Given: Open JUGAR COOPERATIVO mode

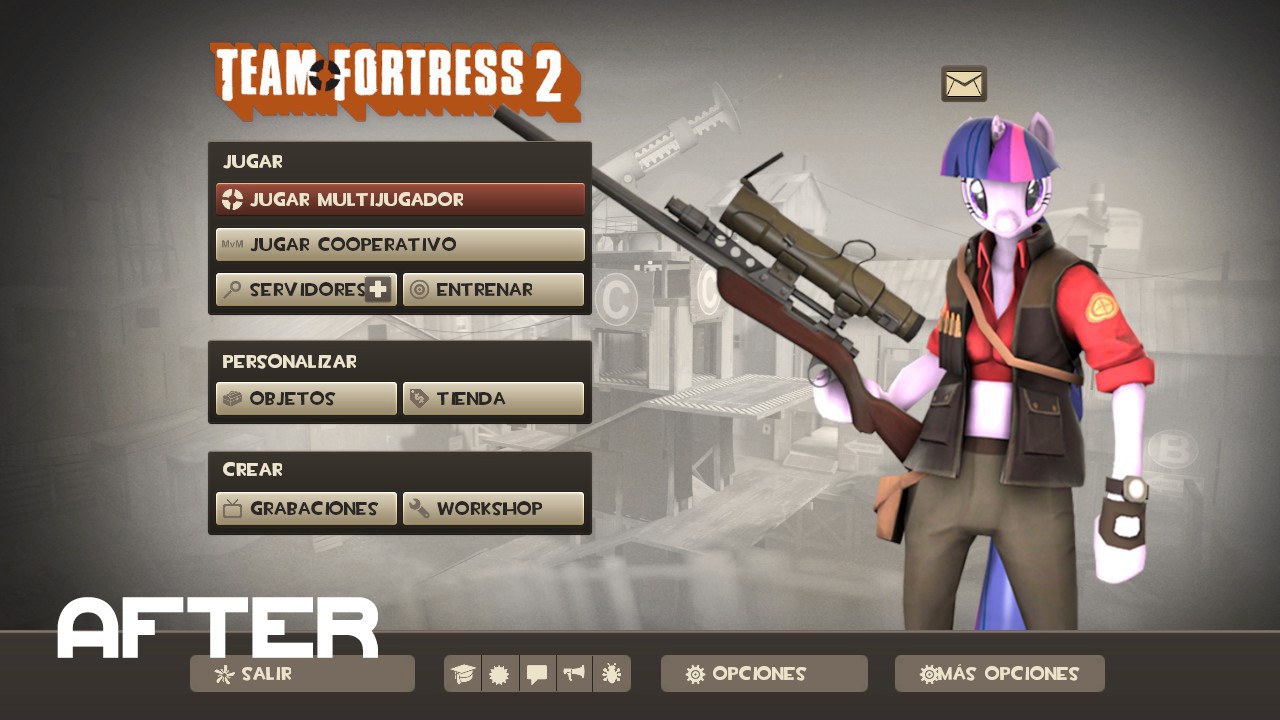Looking at the screenshot, I should coord(400,244).
